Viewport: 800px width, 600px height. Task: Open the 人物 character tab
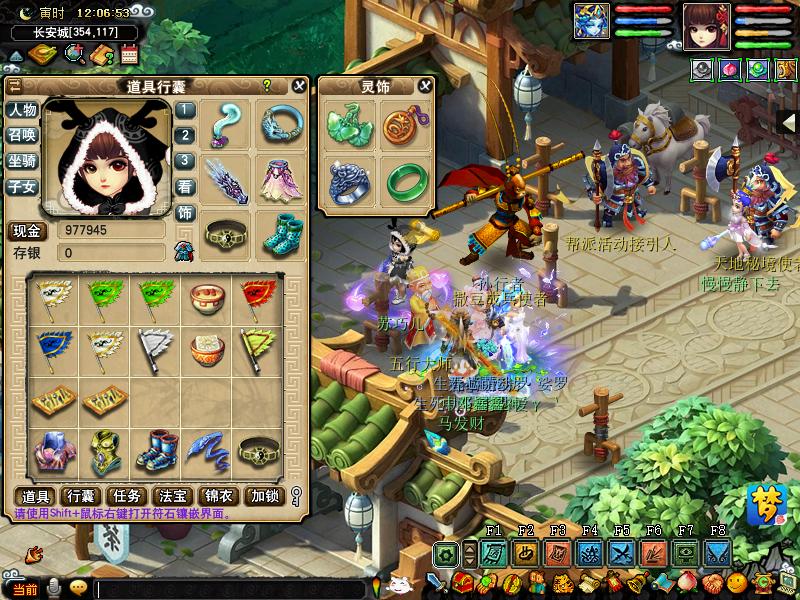[x=22, y=110]
